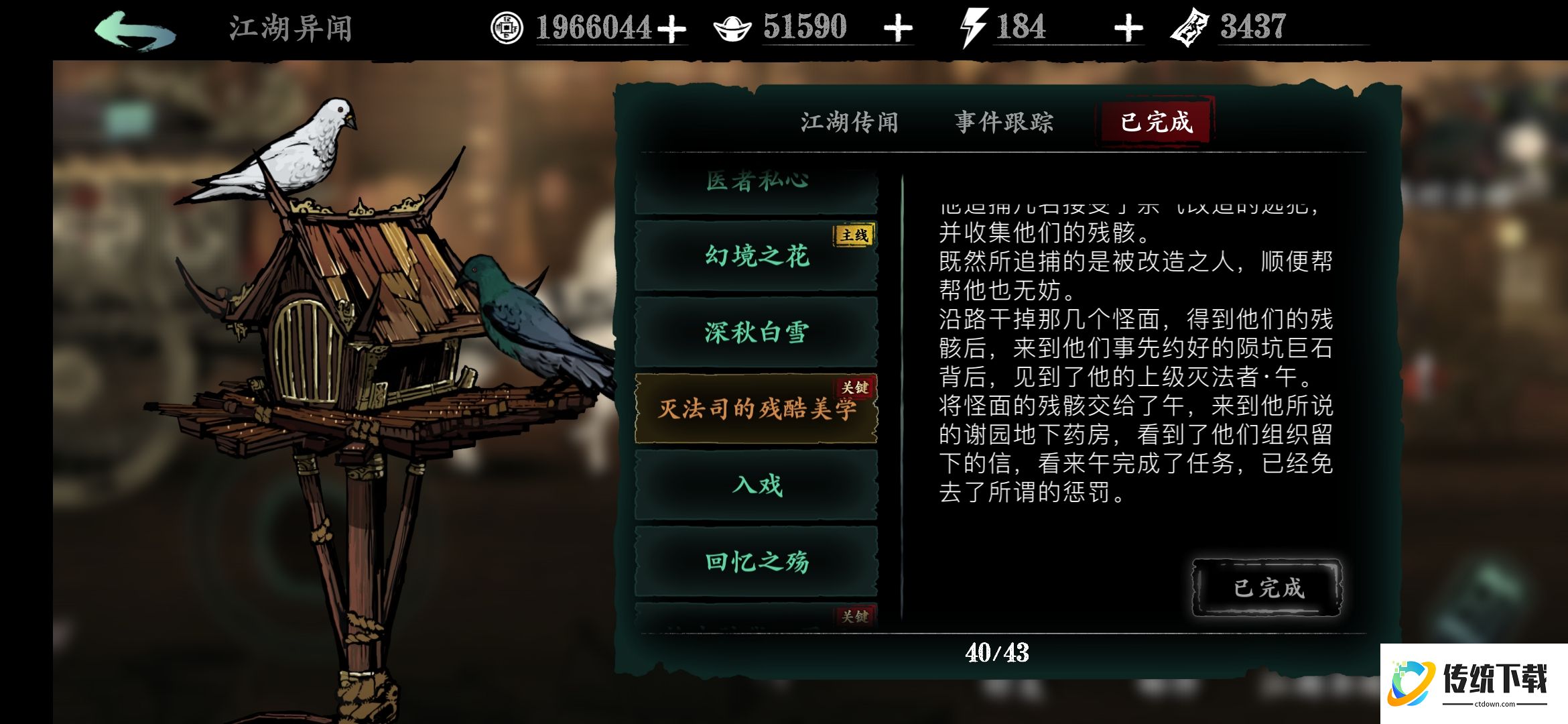
Task: Click the copper coin currency icon
Action: click(x=507, y=27)
